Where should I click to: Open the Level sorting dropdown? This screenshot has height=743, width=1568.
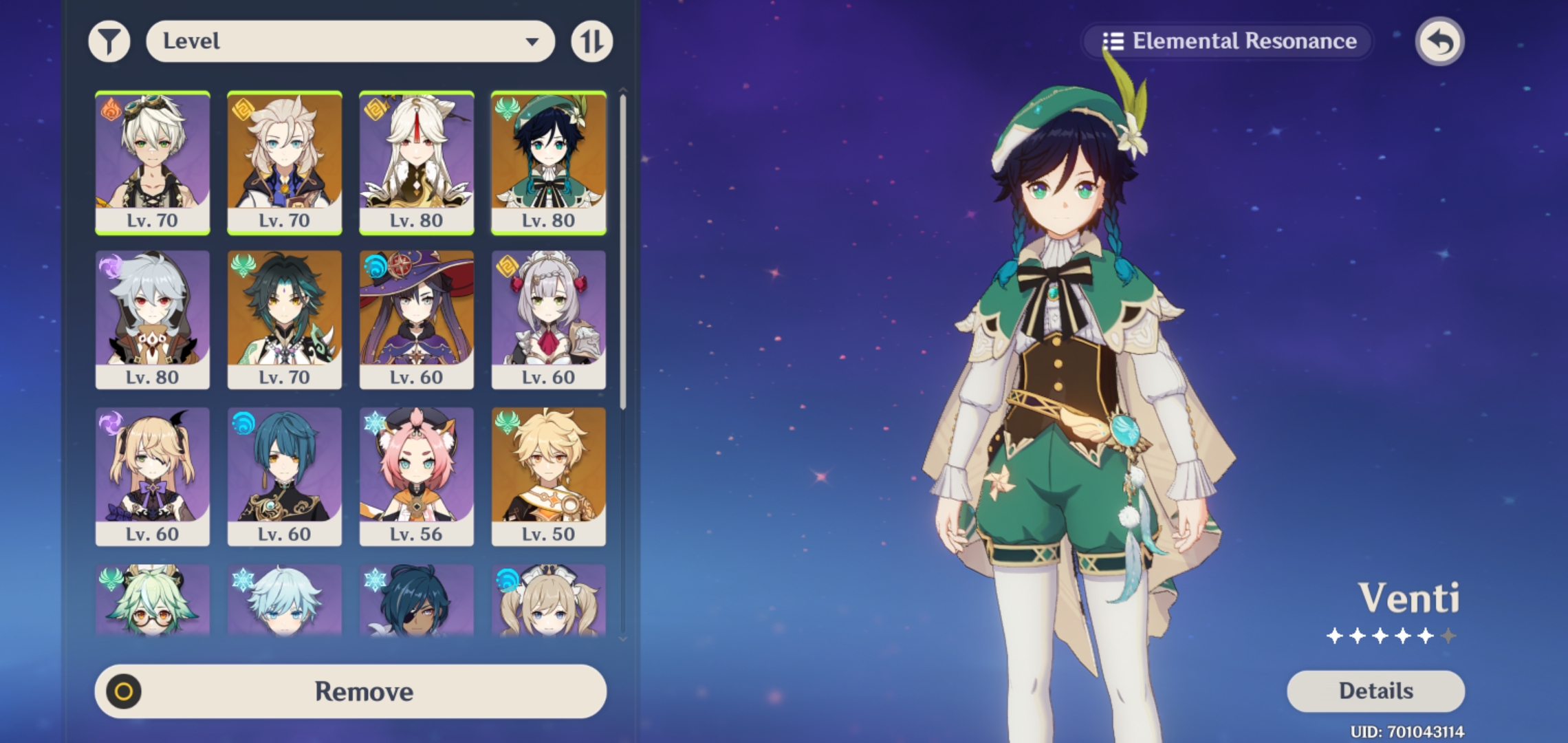(351, 41)
